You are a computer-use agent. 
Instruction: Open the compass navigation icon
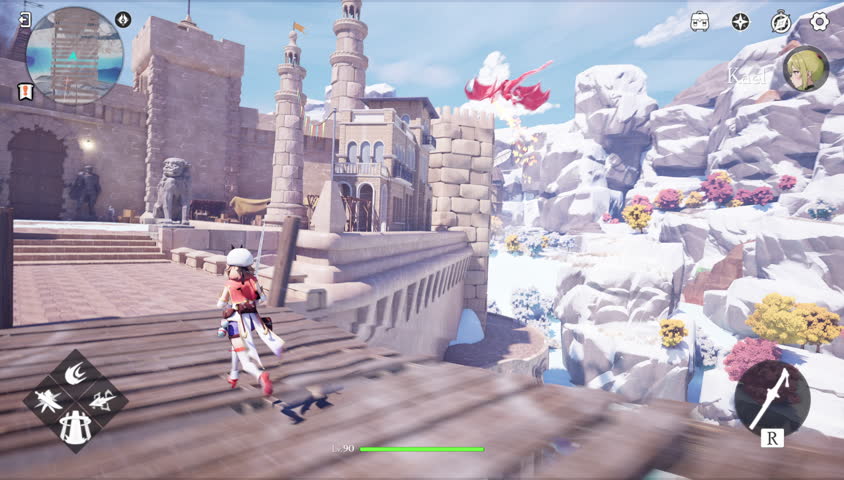point(781,21)
